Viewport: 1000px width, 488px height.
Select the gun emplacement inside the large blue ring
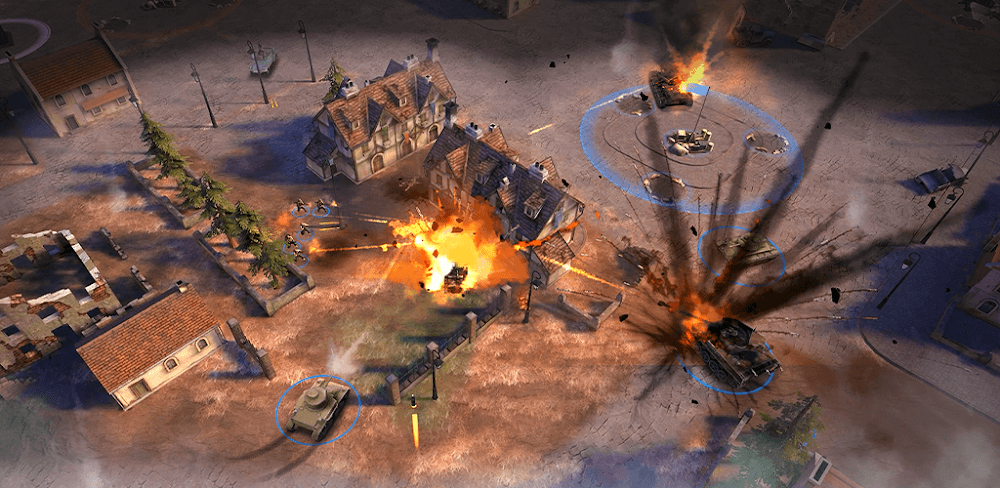(x=690, y=142)
